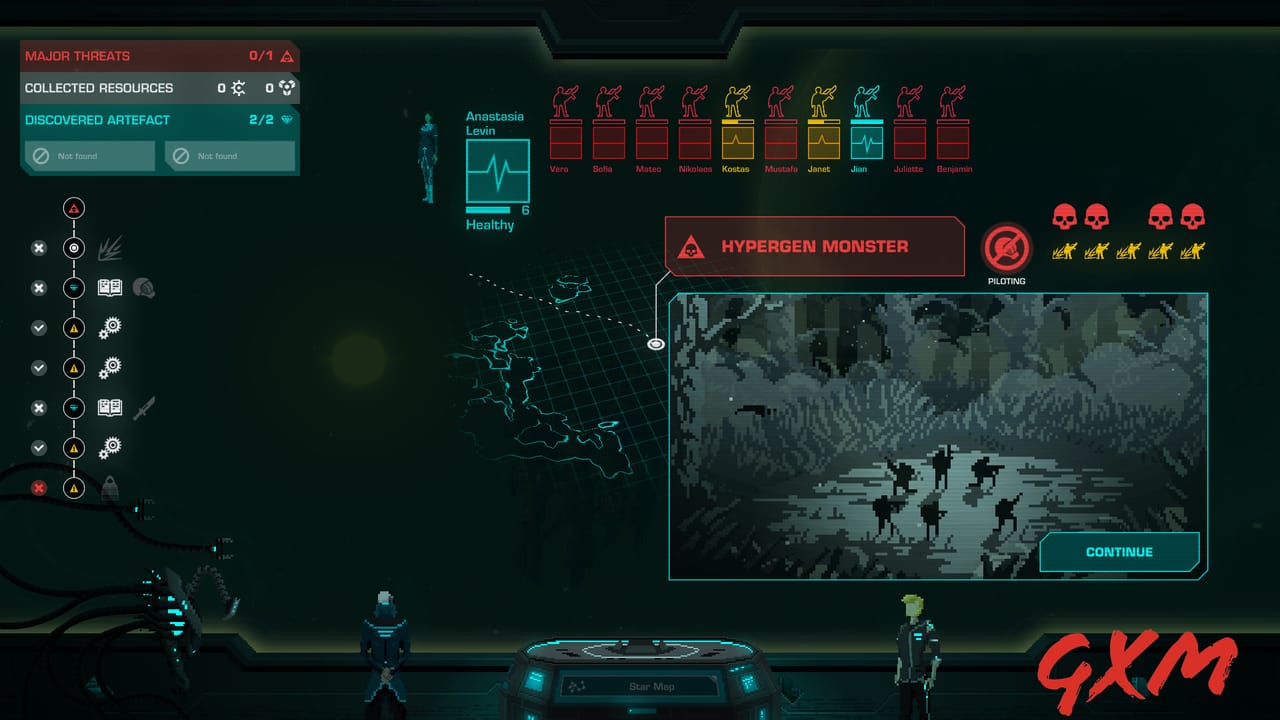Expand the diamond artefact node on the timeline
This screenshot has height=720, width=1280.
pyautogui.click(x=73, y=288)
